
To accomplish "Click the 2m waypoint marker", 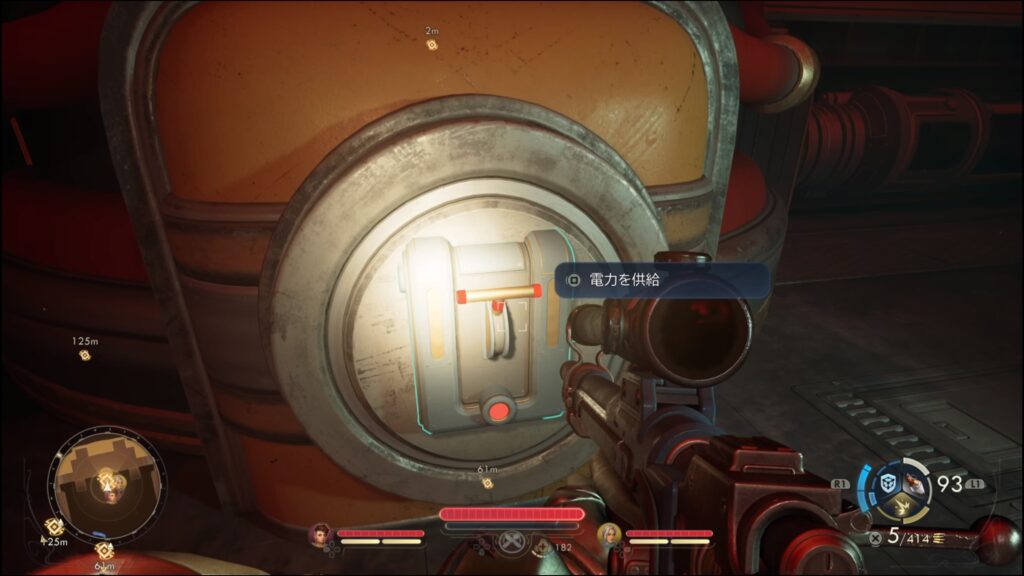I will [x=432, y=44].
